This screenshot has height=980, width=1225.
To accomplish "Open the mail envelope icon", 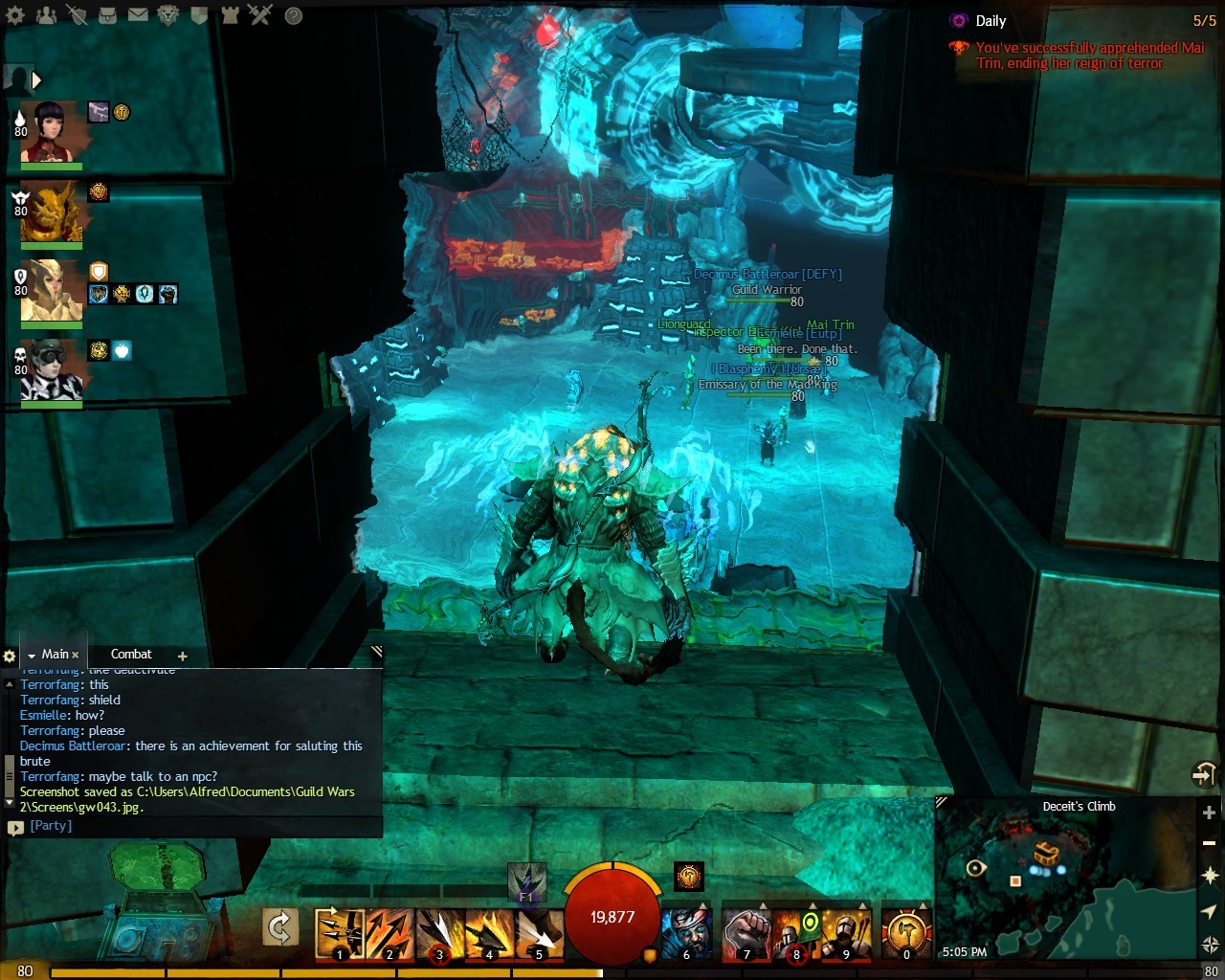I will (138, 14).
